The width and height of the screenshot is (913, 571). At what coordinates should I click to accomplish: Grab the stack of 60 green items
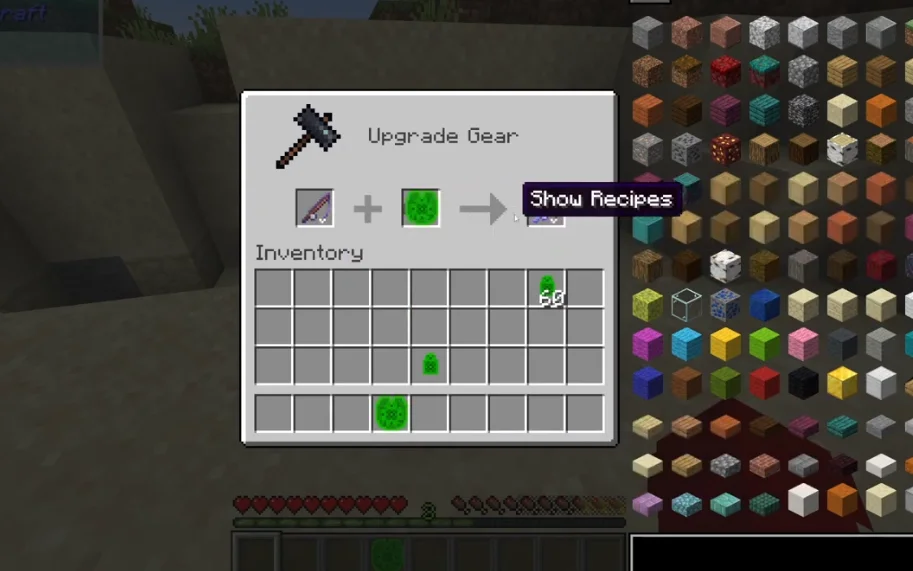point(547,289)
